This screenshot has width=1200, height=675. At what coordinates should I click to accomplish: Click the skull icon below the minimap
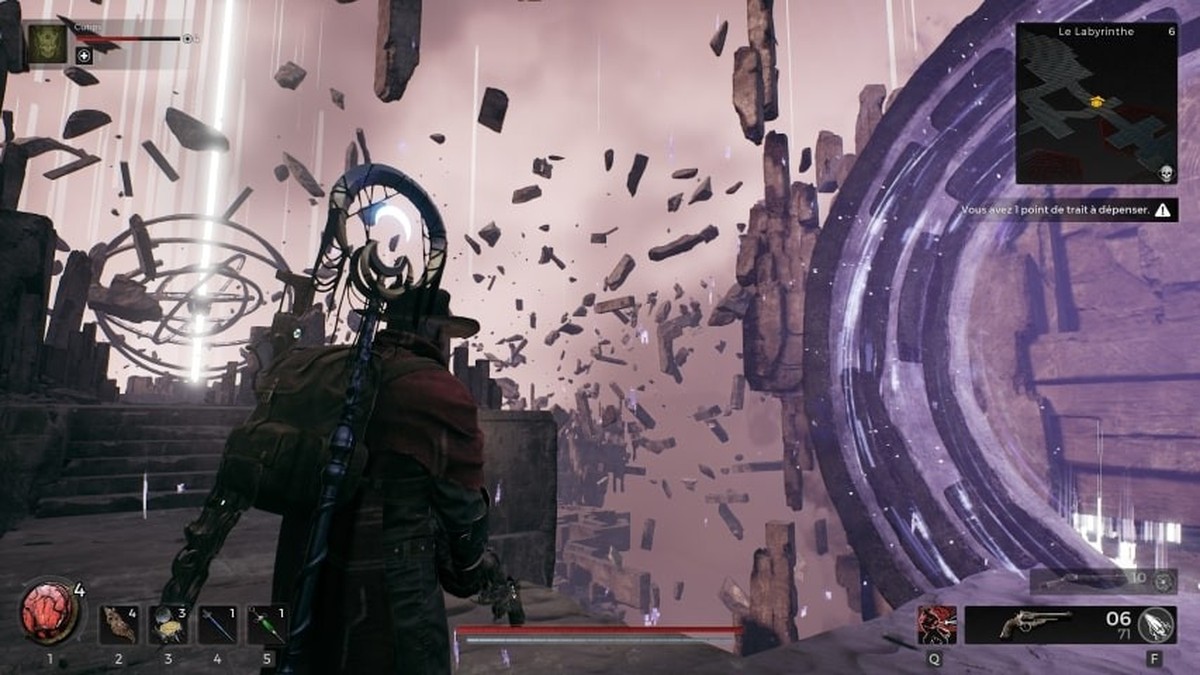pyautogui.click(x=1165, y=174)
